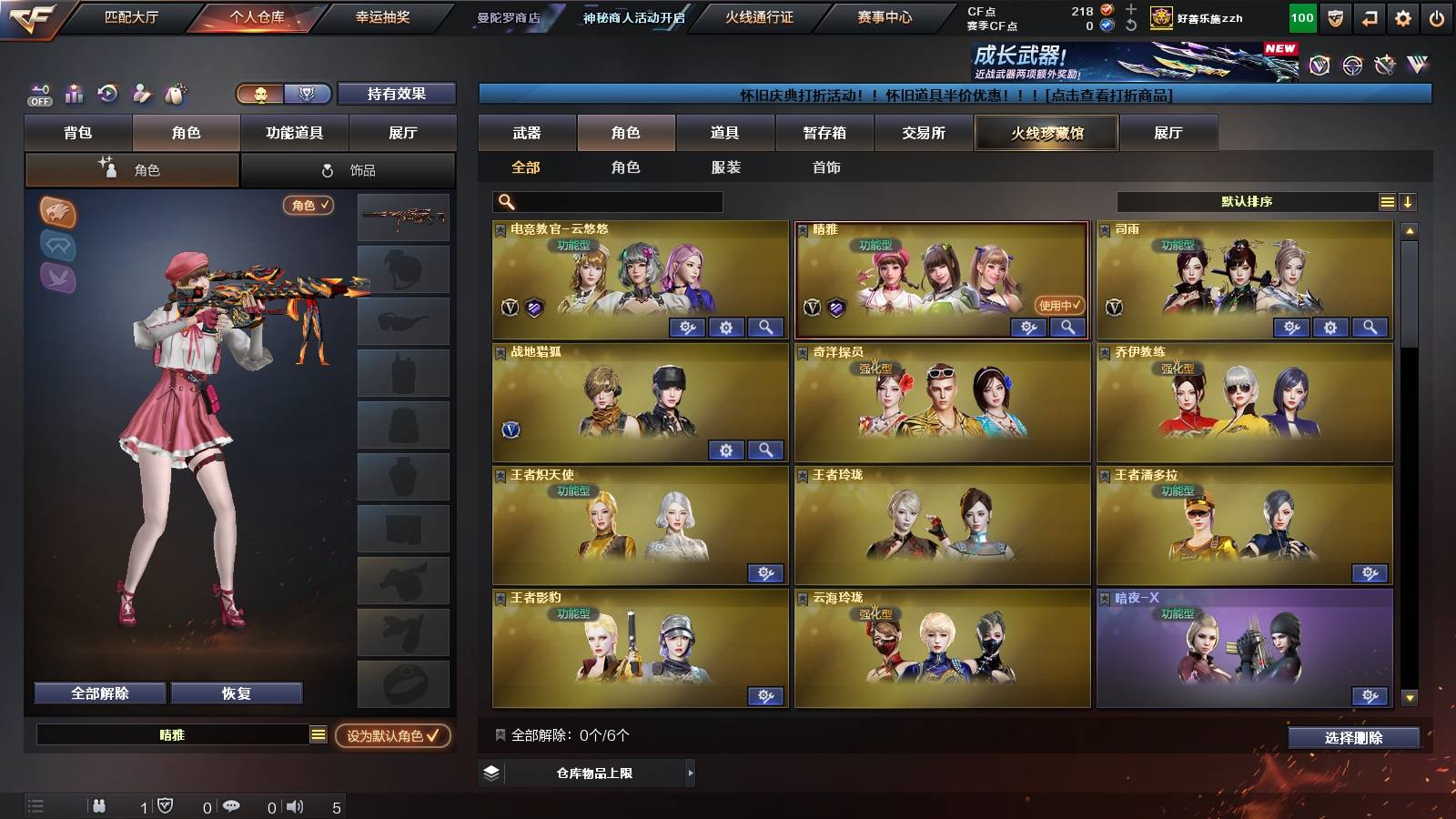This screenshot has height=819, width=1456.
Task: Toggle the OFF key switch above the backpack tabs
Action: (x=38, y=94)
